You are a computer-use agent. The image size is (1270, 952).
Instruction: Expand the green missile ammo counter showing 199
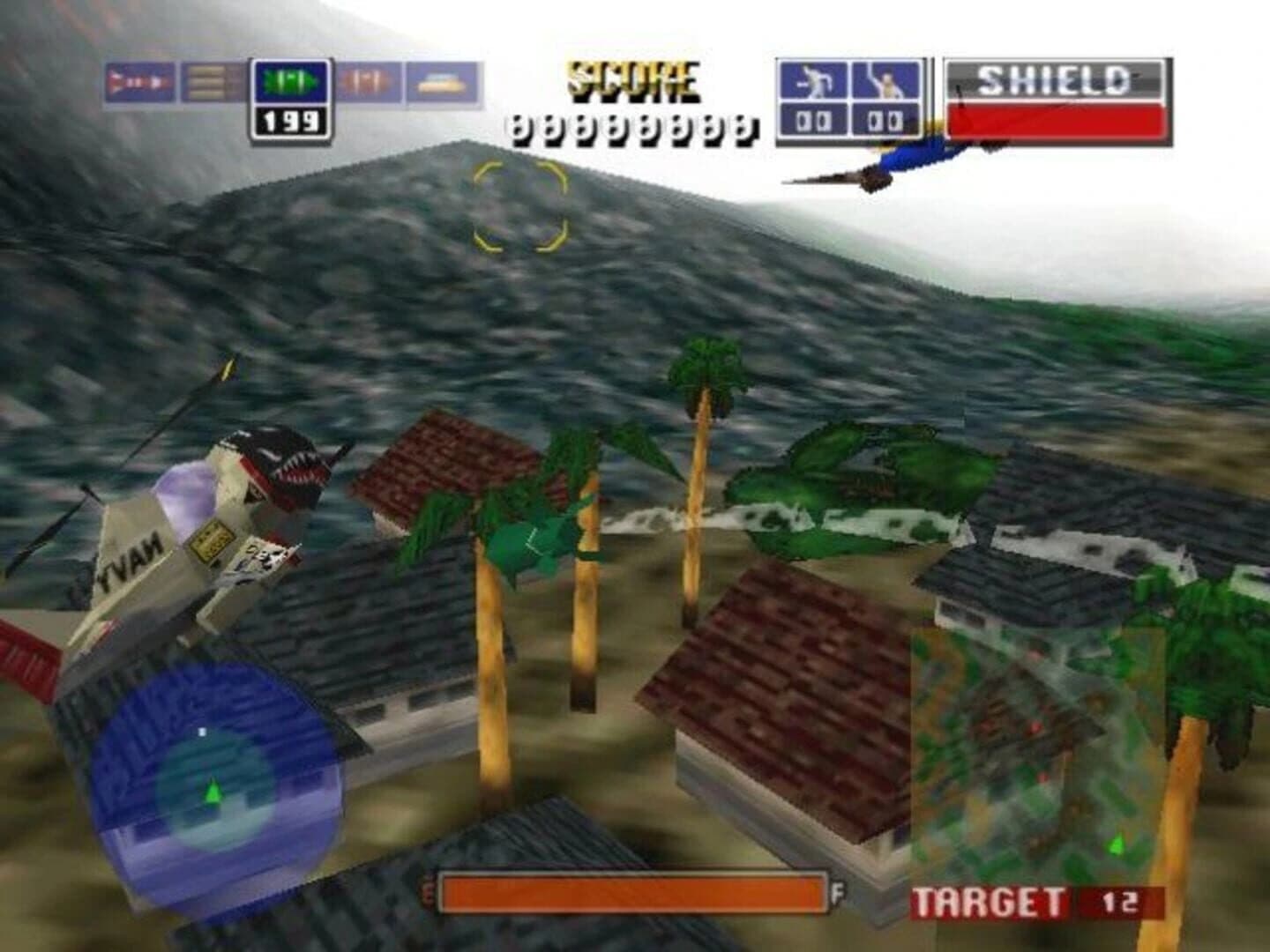(x=291, y=121)
